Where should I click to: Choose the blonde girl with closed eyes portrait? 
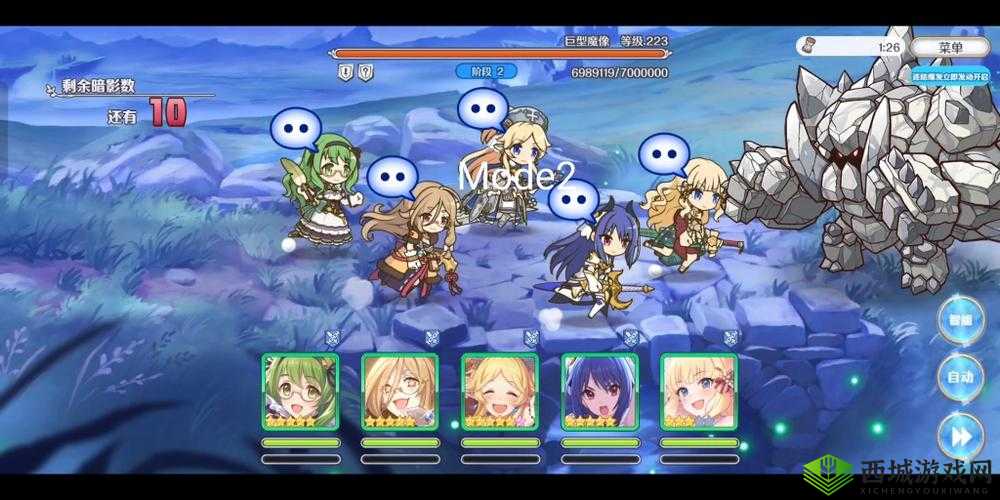coord(500,392)
